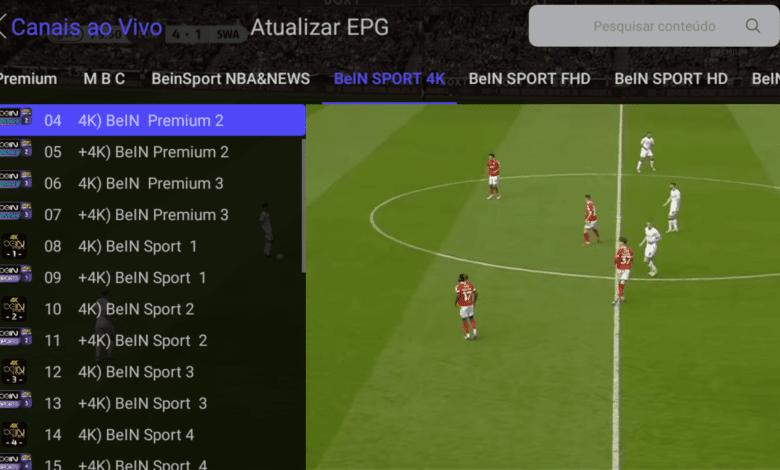Switch to the BeIN SPORT FHD tab
Viewport: 780px width, 470px height.
[529, 78]
